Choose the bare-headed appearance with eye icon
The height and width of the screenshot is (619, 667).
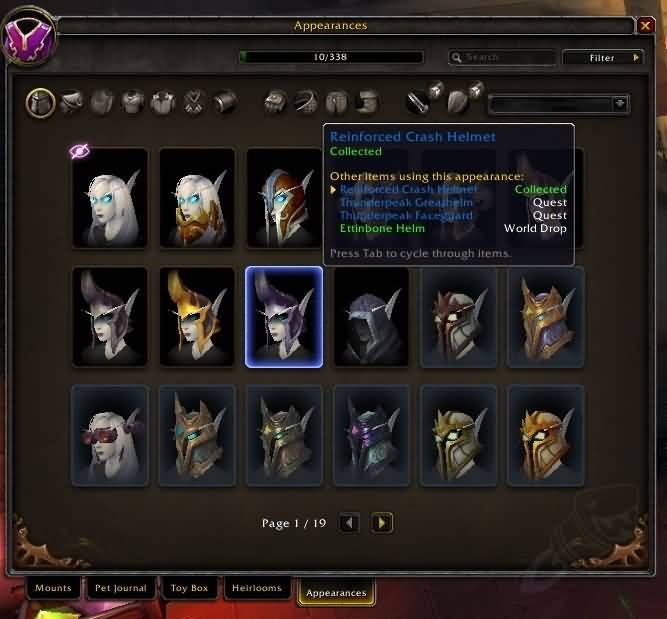110,197
